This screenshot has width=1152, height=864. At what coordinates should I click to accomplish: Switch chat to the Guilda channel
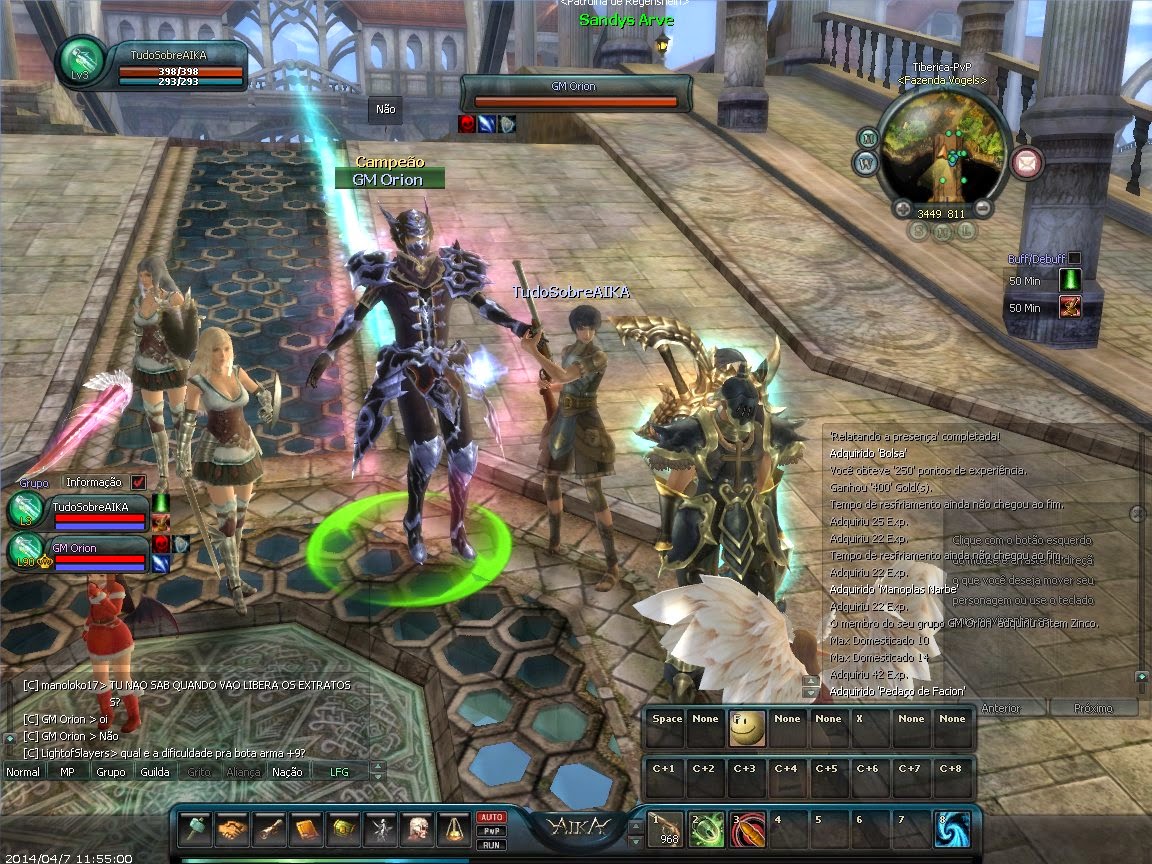tap(154, 772)
